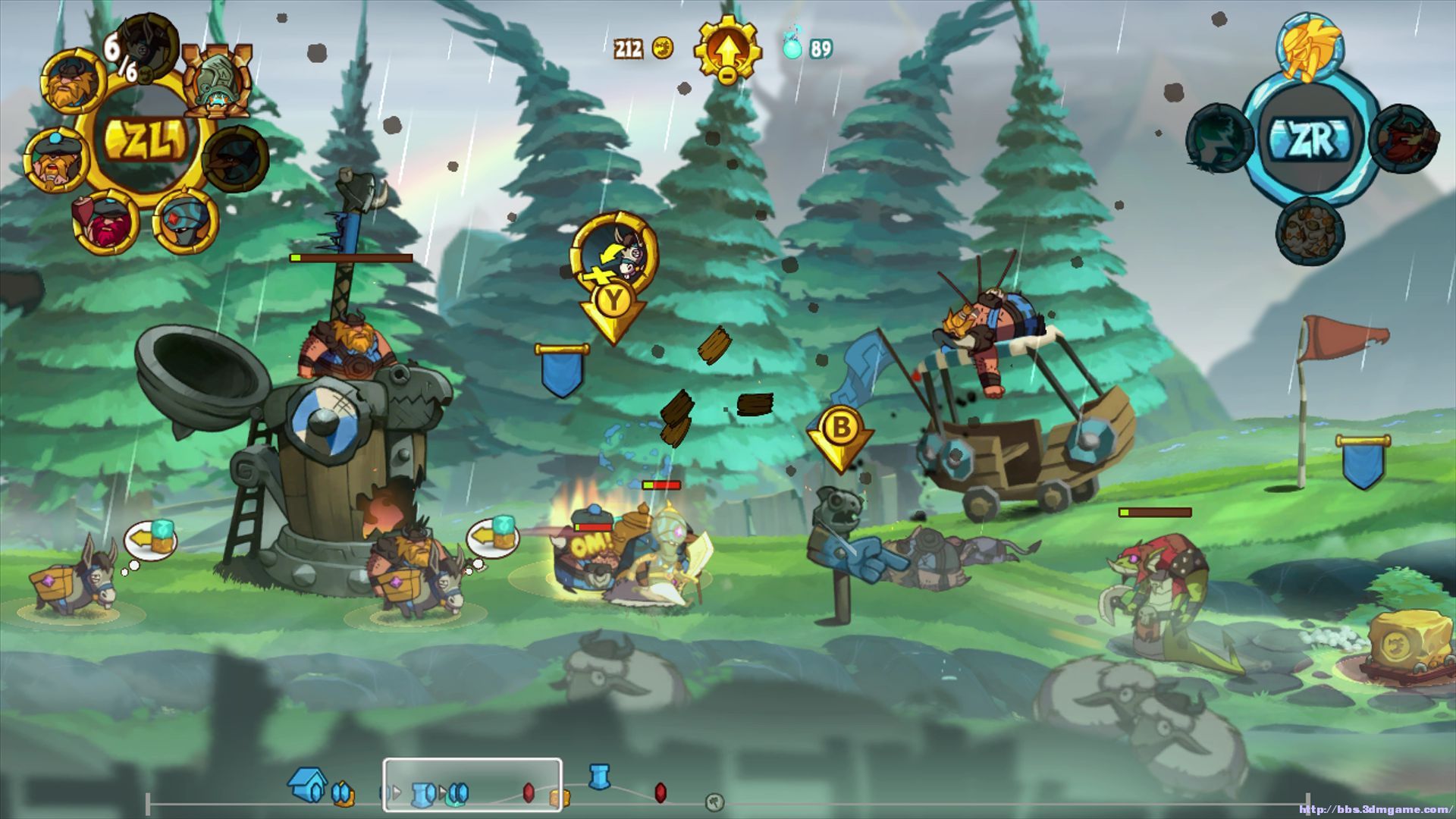Open the golden gear upgrade menu
Viewport: 1456px width, 819px height.
726,50
